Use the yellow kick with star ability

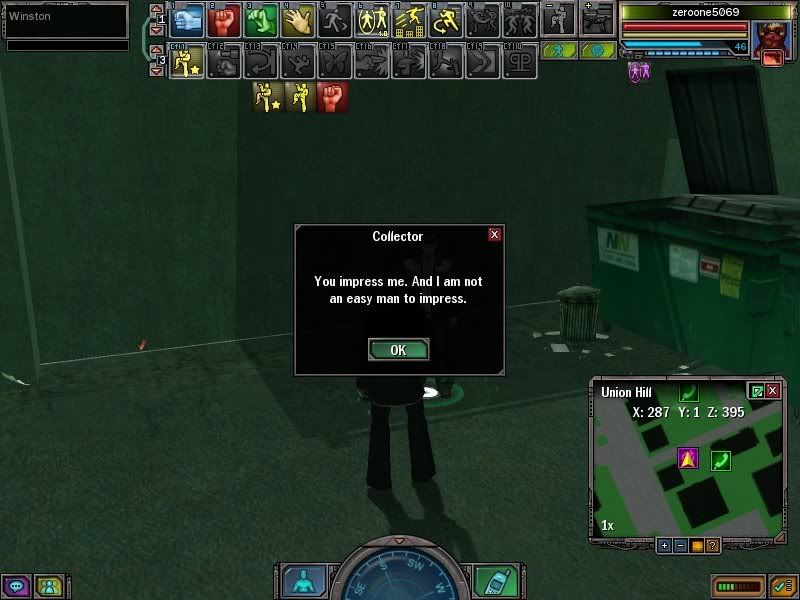[187, 63]
